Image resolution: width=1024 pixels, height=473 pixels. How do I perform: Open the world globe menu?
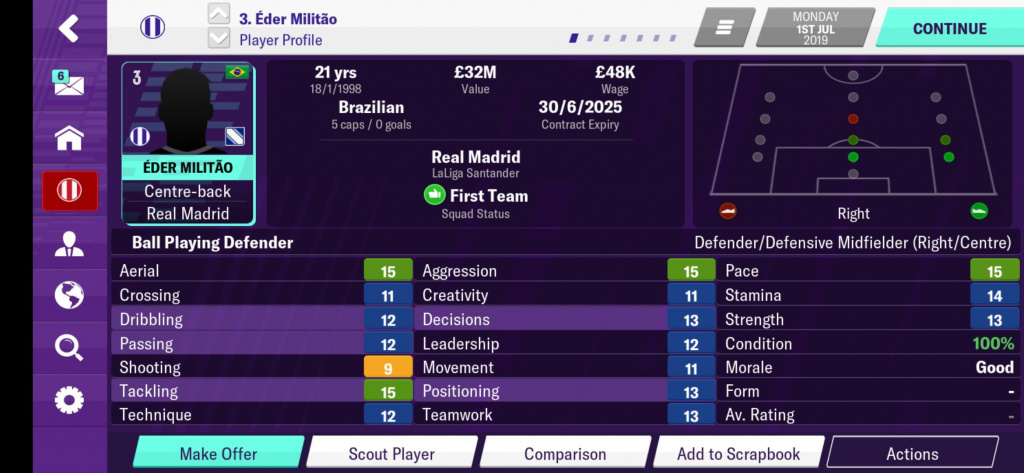click(68, 296)
